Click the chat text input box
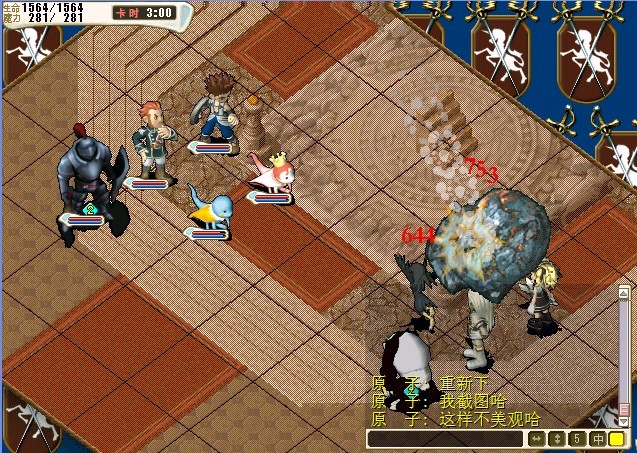Screen dimensions: 637x453 click(444, 439)
